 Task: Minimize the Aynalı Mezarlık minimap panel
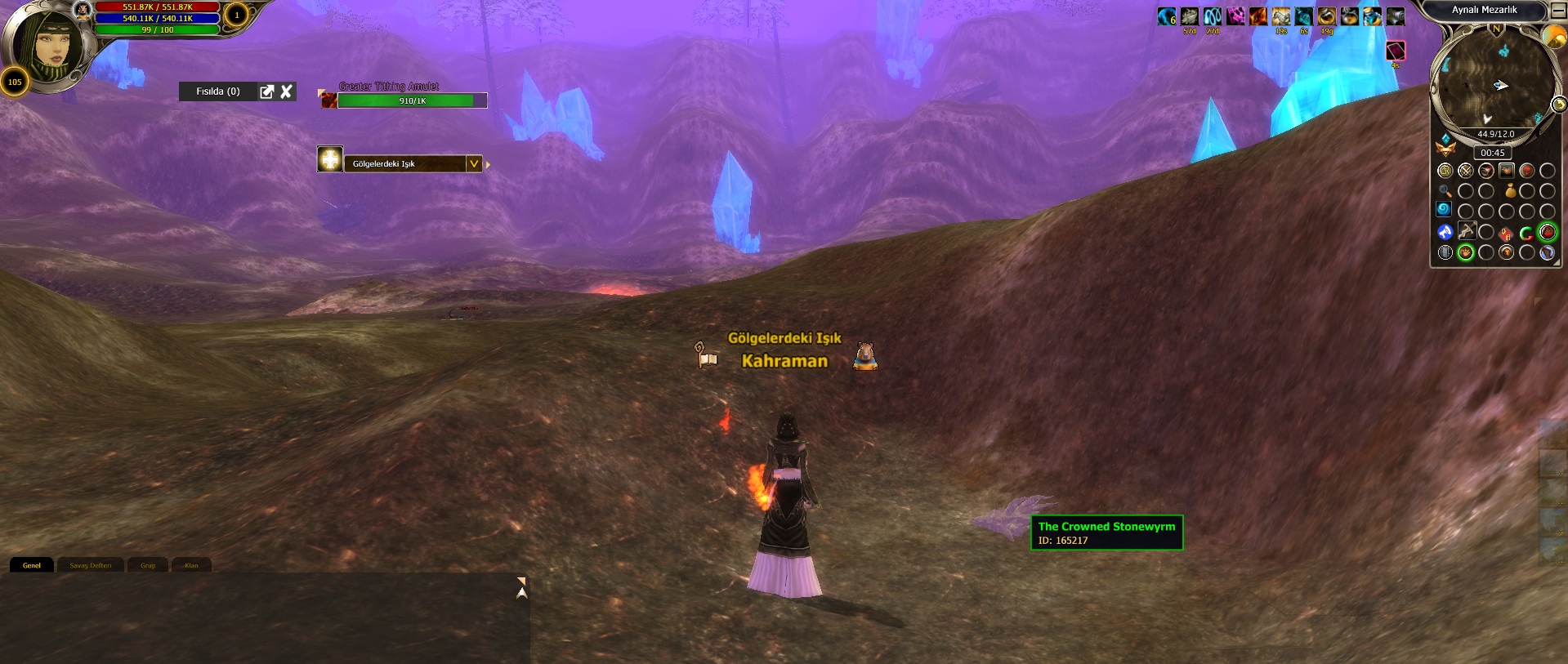coord(1557,10)
